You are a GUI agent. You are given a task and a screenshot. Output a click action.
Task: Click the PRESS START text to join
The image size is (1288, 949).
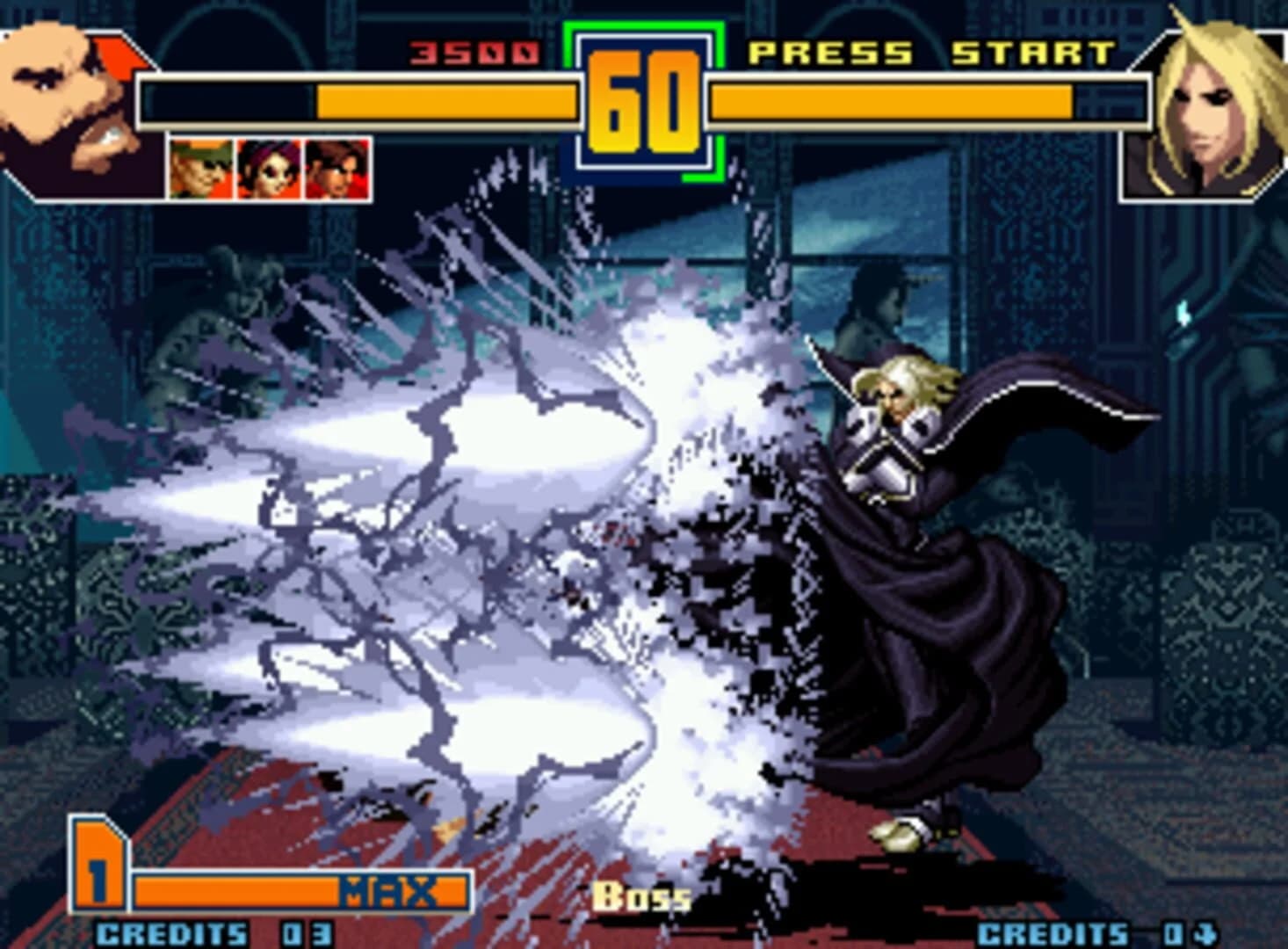click(931, 53)
